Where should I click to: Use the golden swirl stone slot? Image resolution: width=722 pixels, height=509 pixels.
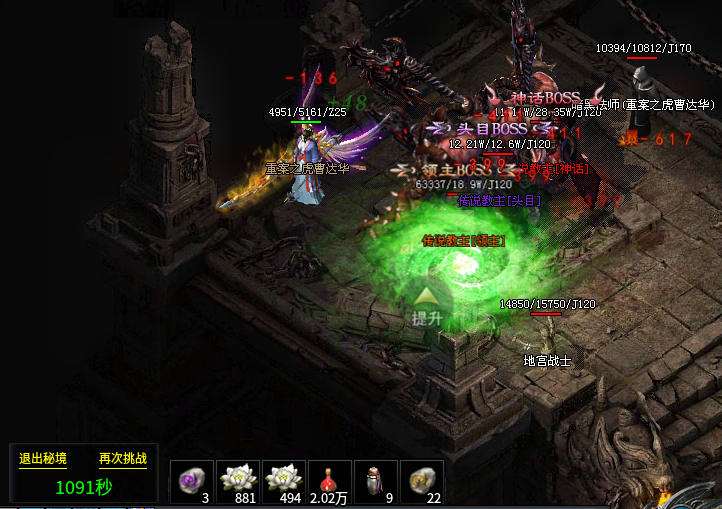[422, 481]
